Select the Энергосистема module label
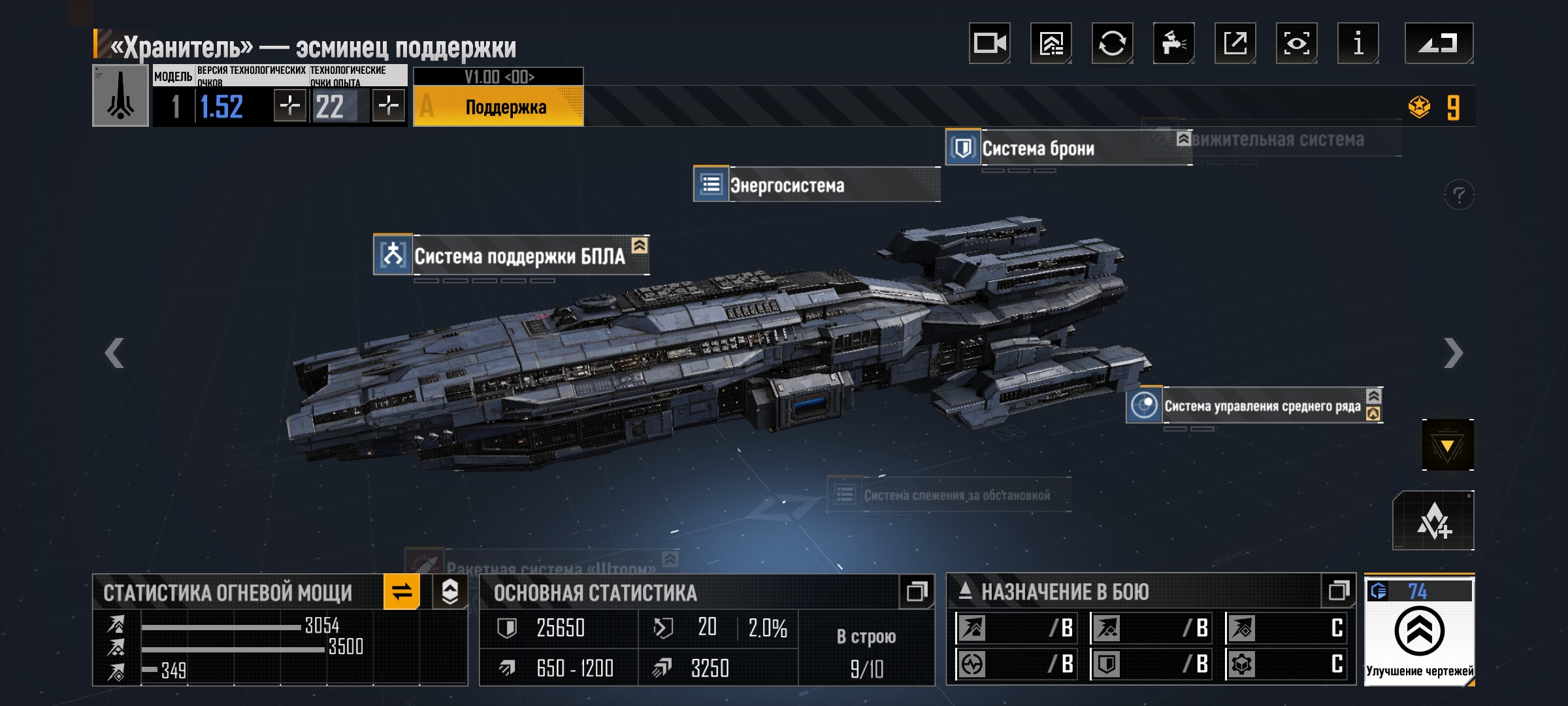The width and height of the screenshot is (1568, 706). tap(787, 186)
